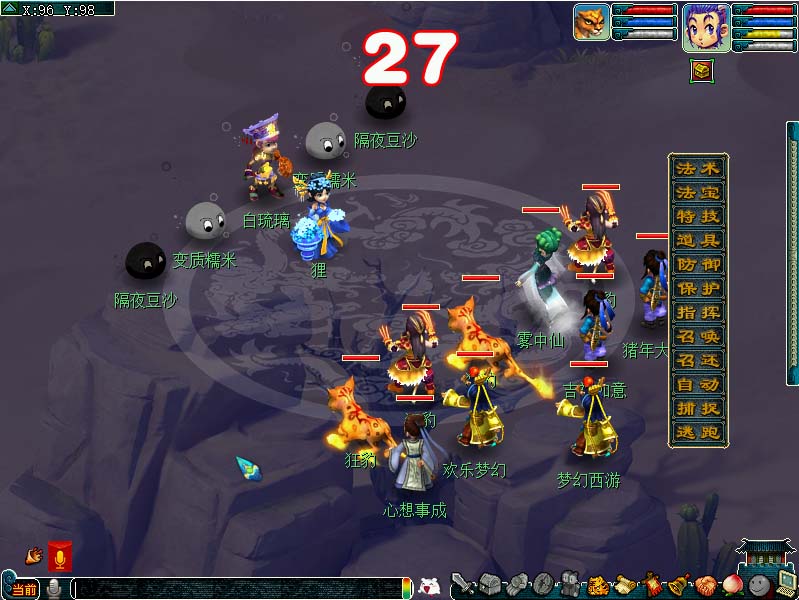The height and width of the screenshot is (600, 799).
Task: Open the tiger pet portrait
Action: (591, 22)
